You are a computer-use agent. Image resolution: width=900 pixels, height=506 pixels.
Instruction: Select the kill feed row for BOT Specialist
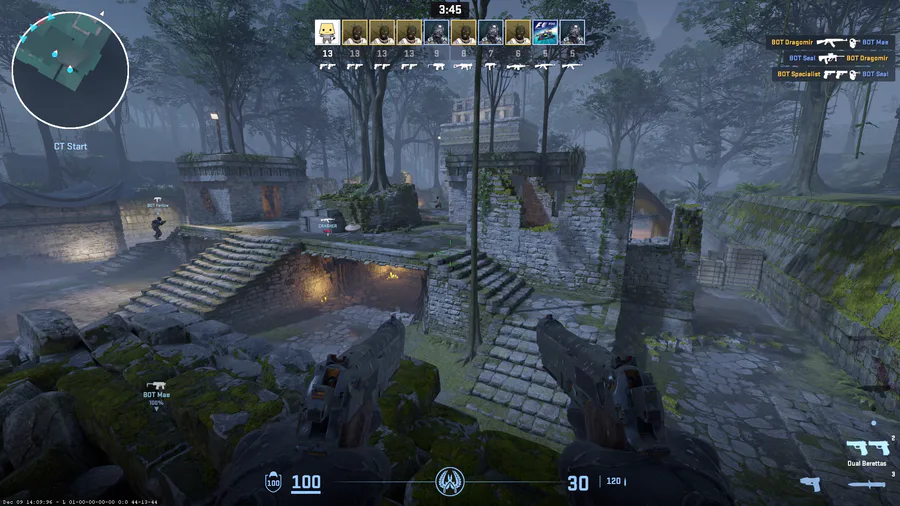831,74
